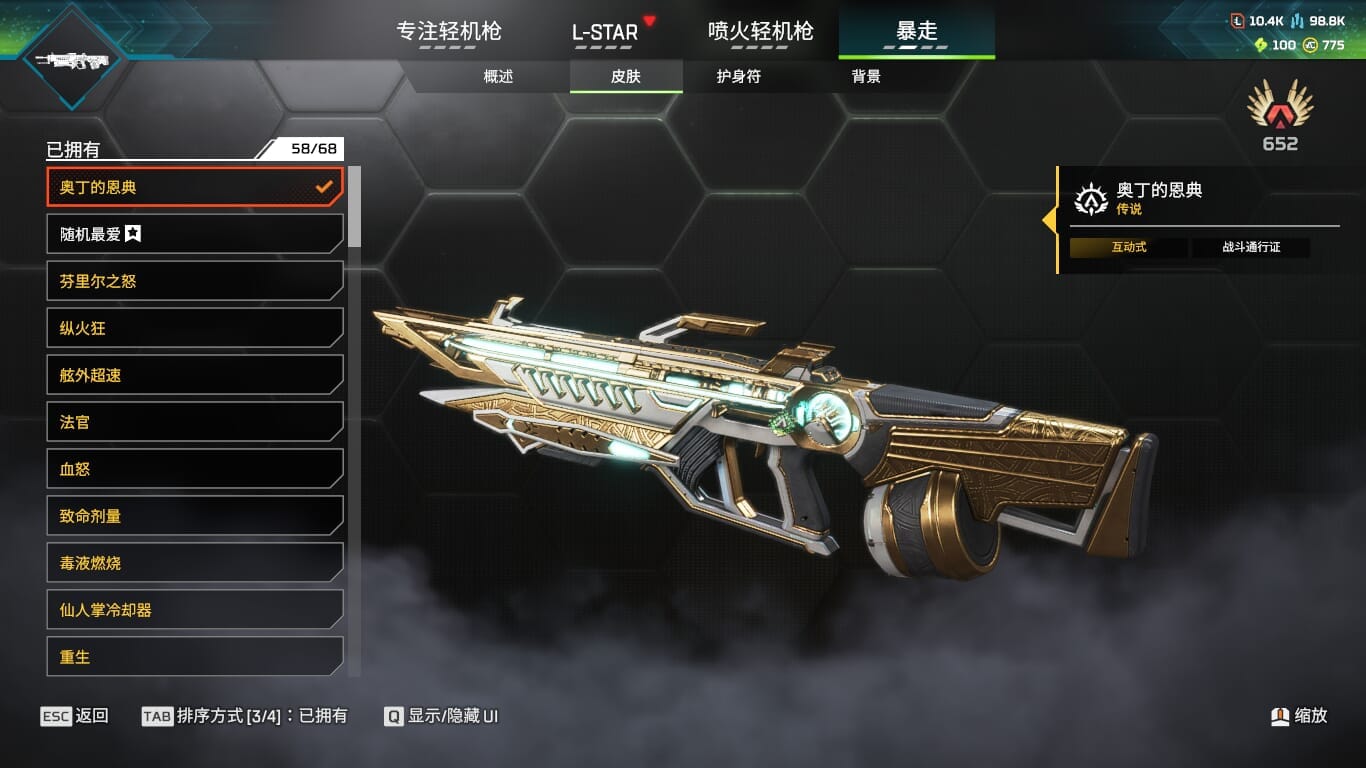
Task: Select the 毒液燃烧 skin
Action: tap(195, 563)
